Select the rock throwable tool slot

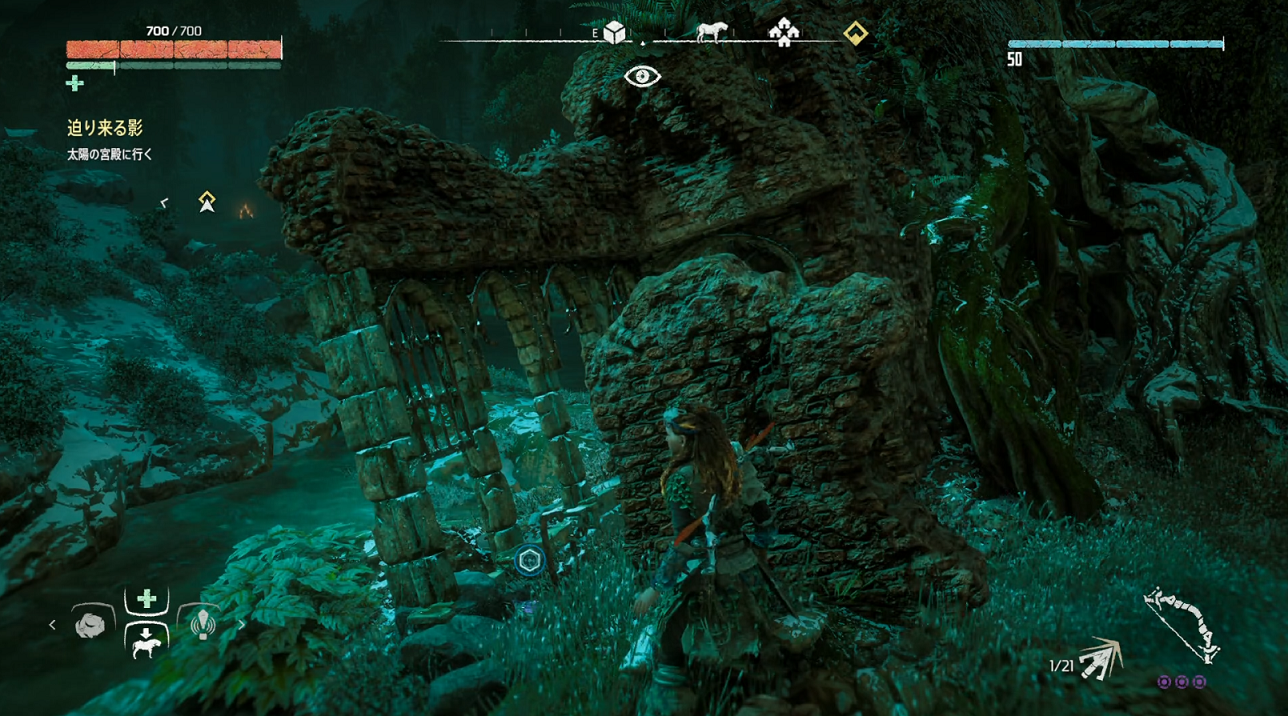point(90,625)
